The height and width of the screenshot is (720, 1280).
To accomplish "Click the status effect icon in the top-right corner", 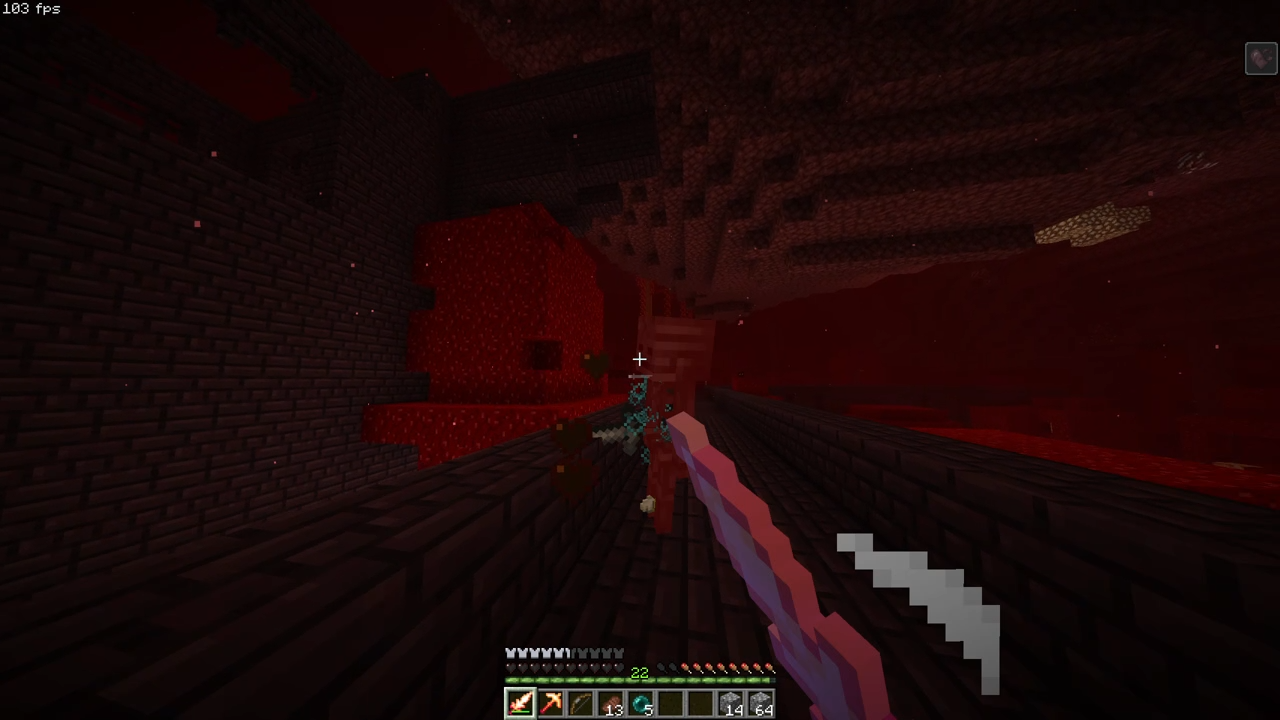I will click(x=1260, y=58).
